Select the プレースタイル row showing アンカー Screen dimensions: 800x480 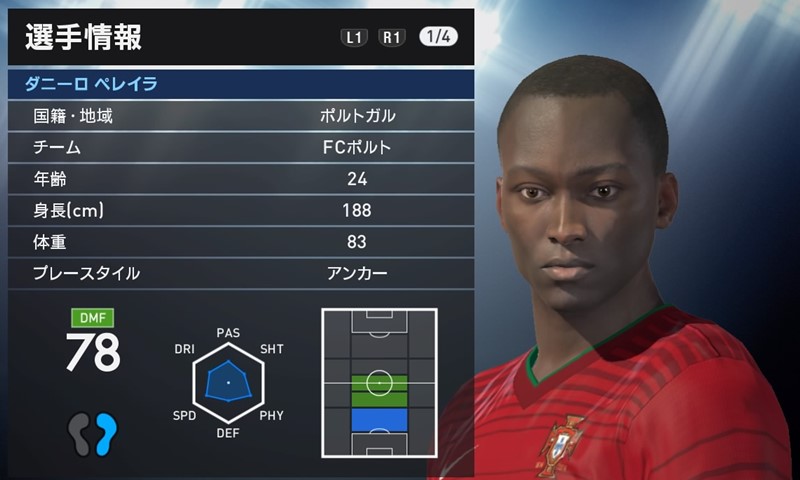click(x=240, y=273)
